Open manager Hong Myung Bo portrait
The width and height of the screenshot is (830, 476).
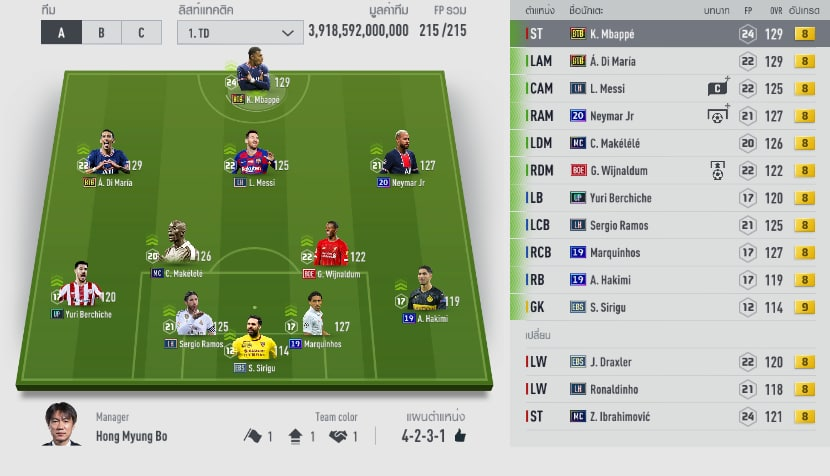(61, 426)
